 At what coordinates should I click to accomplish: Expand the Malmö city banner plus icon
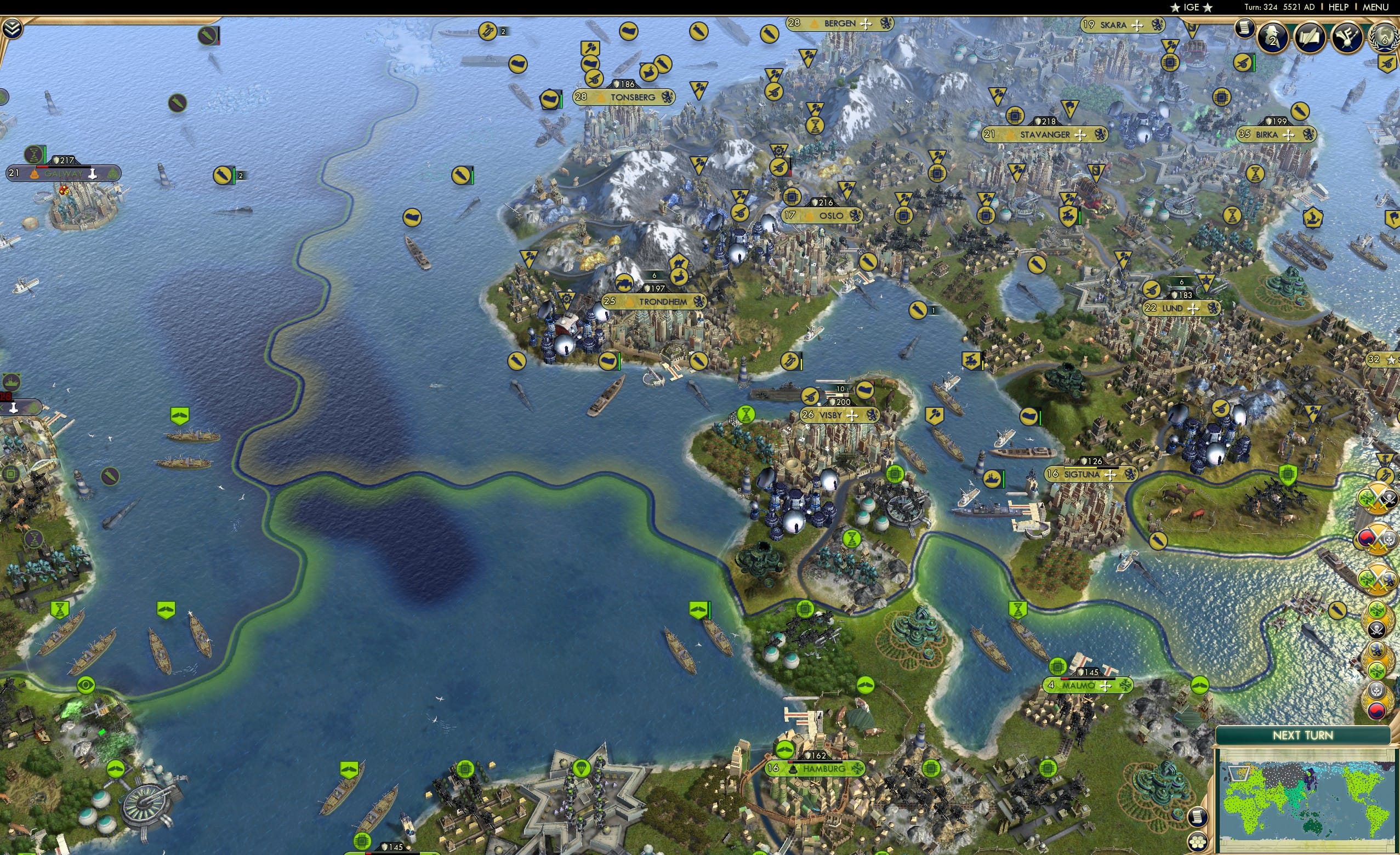1106,687
